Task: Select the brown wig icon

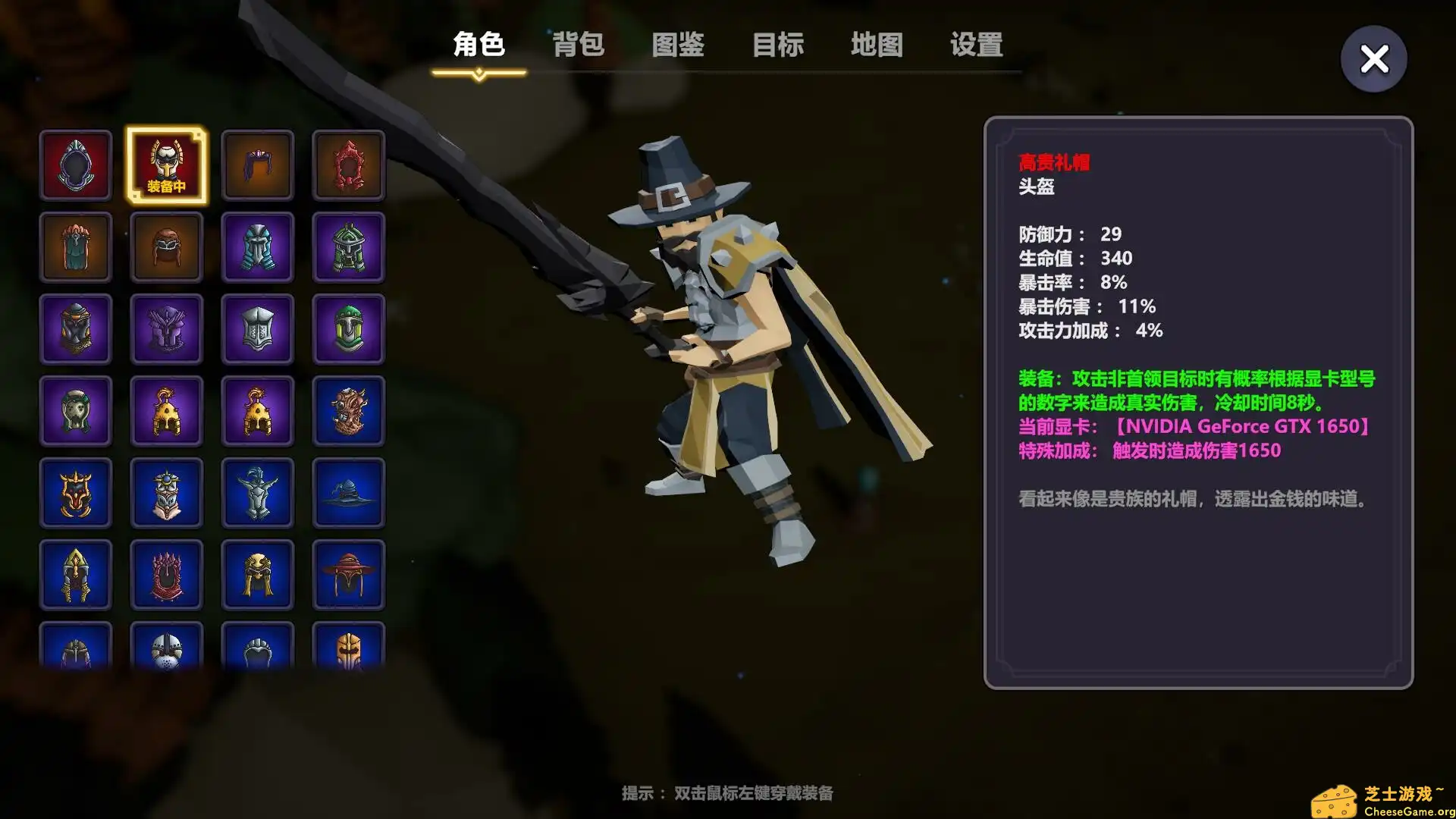Action: [x=257, y=165]
